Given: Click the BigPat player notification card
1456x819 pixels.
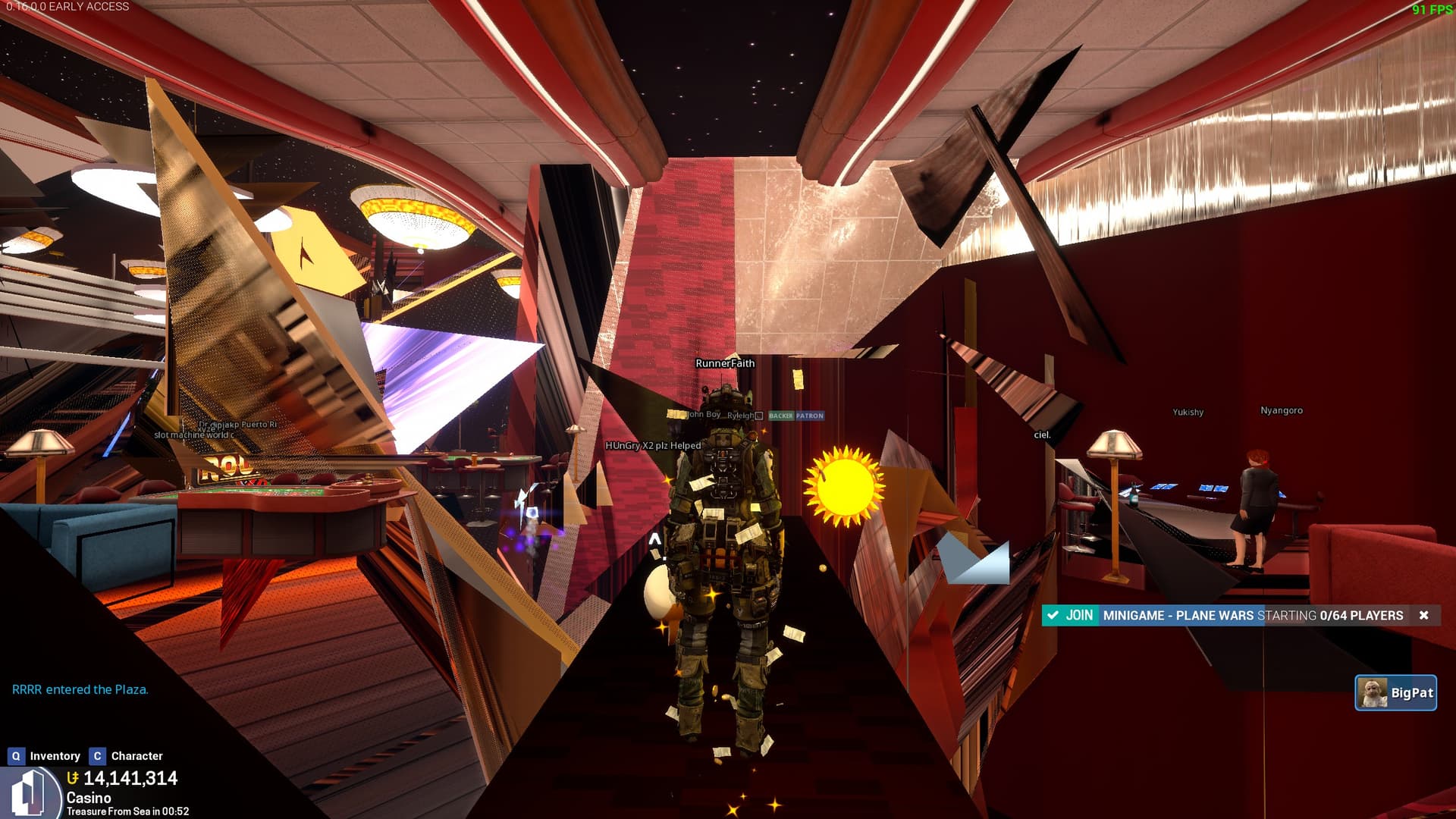Looking at the screenshot, I should pos(1395,692).
